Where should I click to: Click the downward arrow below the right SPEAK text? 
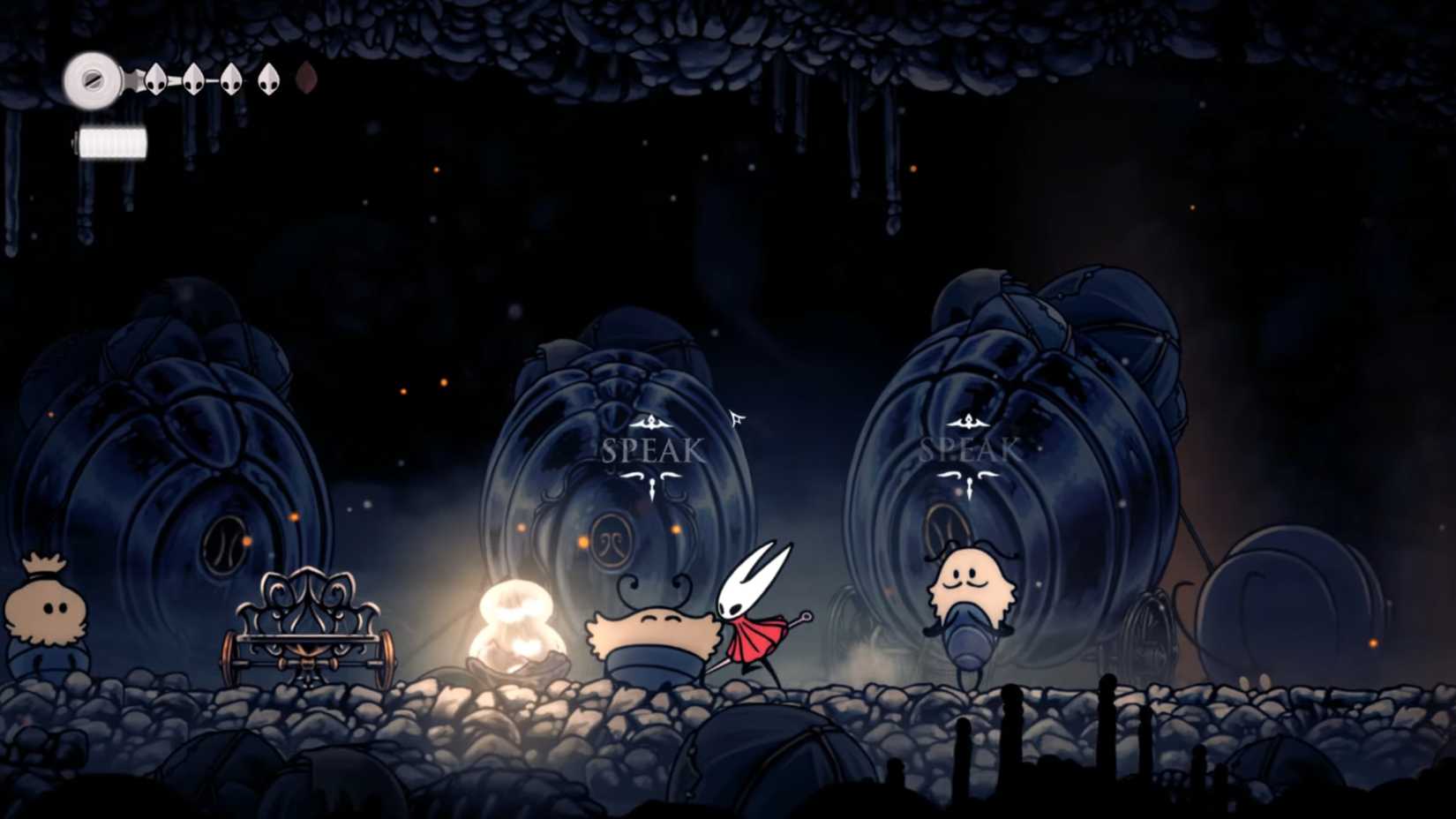pyautogui.click(x=969, y=485)
